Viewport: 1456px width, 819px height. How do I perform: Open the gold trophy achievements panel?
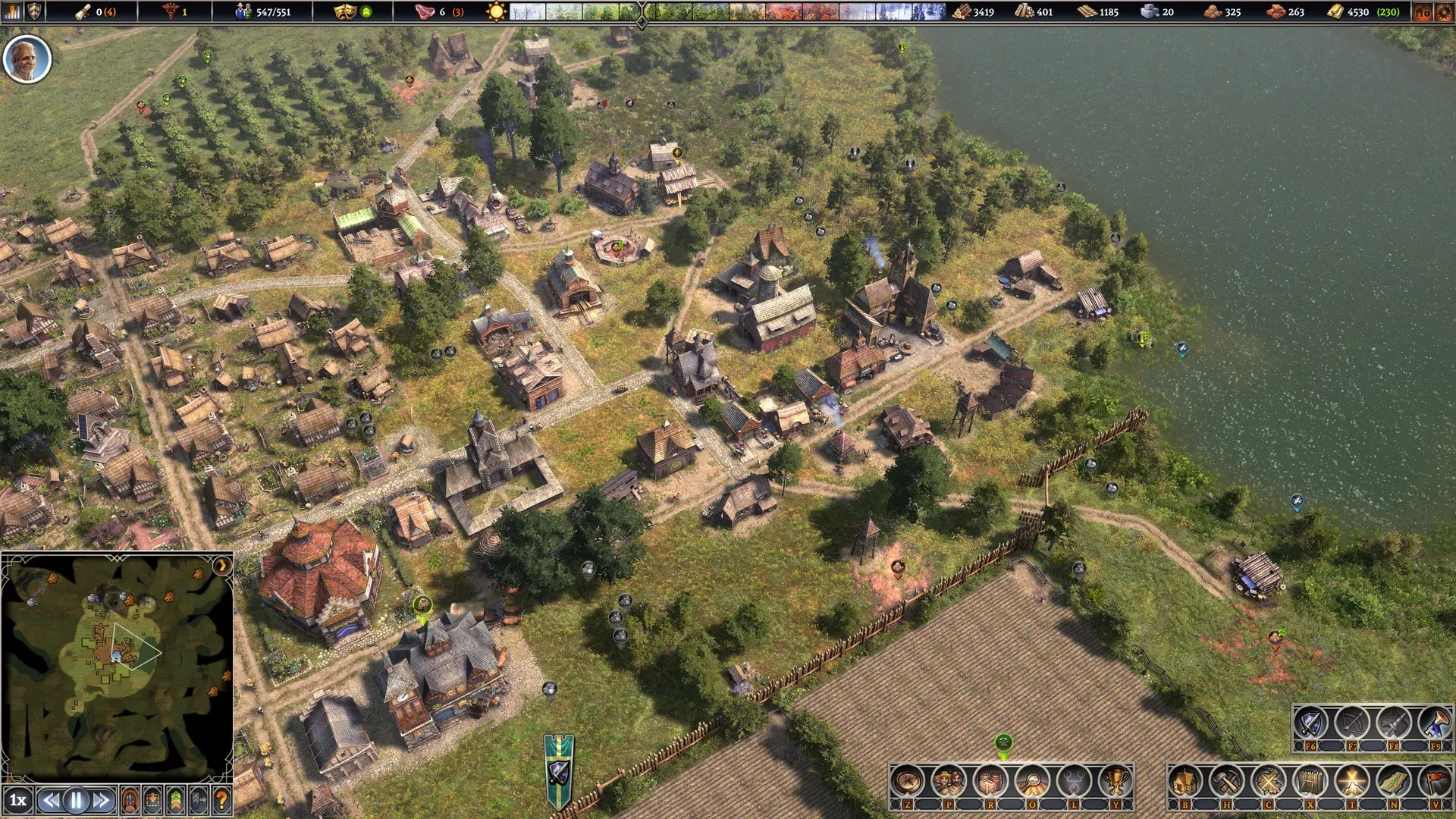[x=1116, y=781]
